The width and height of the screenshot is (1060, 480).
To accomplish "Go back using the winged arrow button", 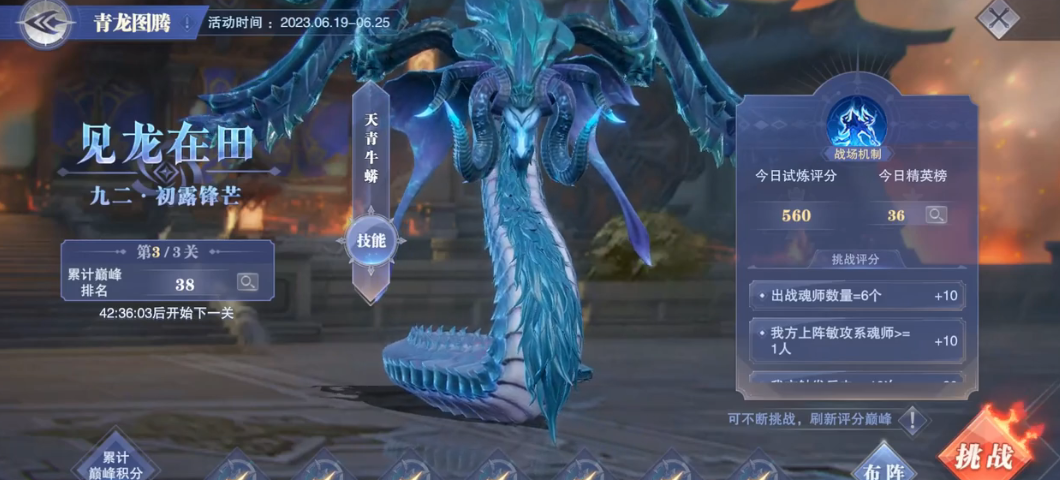I will point(44,22).
